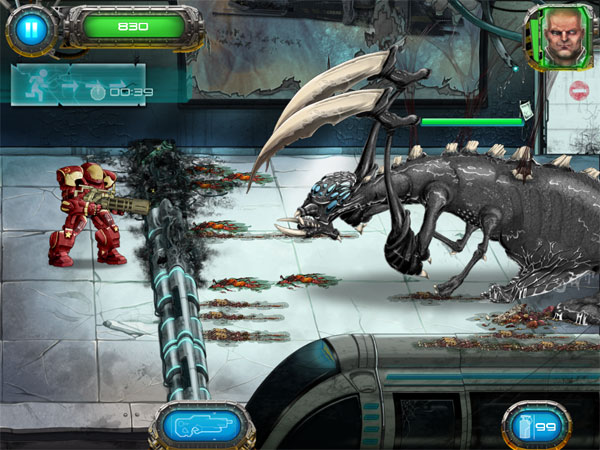
Task: Use the grenade button showing 99
Action: 535,427
